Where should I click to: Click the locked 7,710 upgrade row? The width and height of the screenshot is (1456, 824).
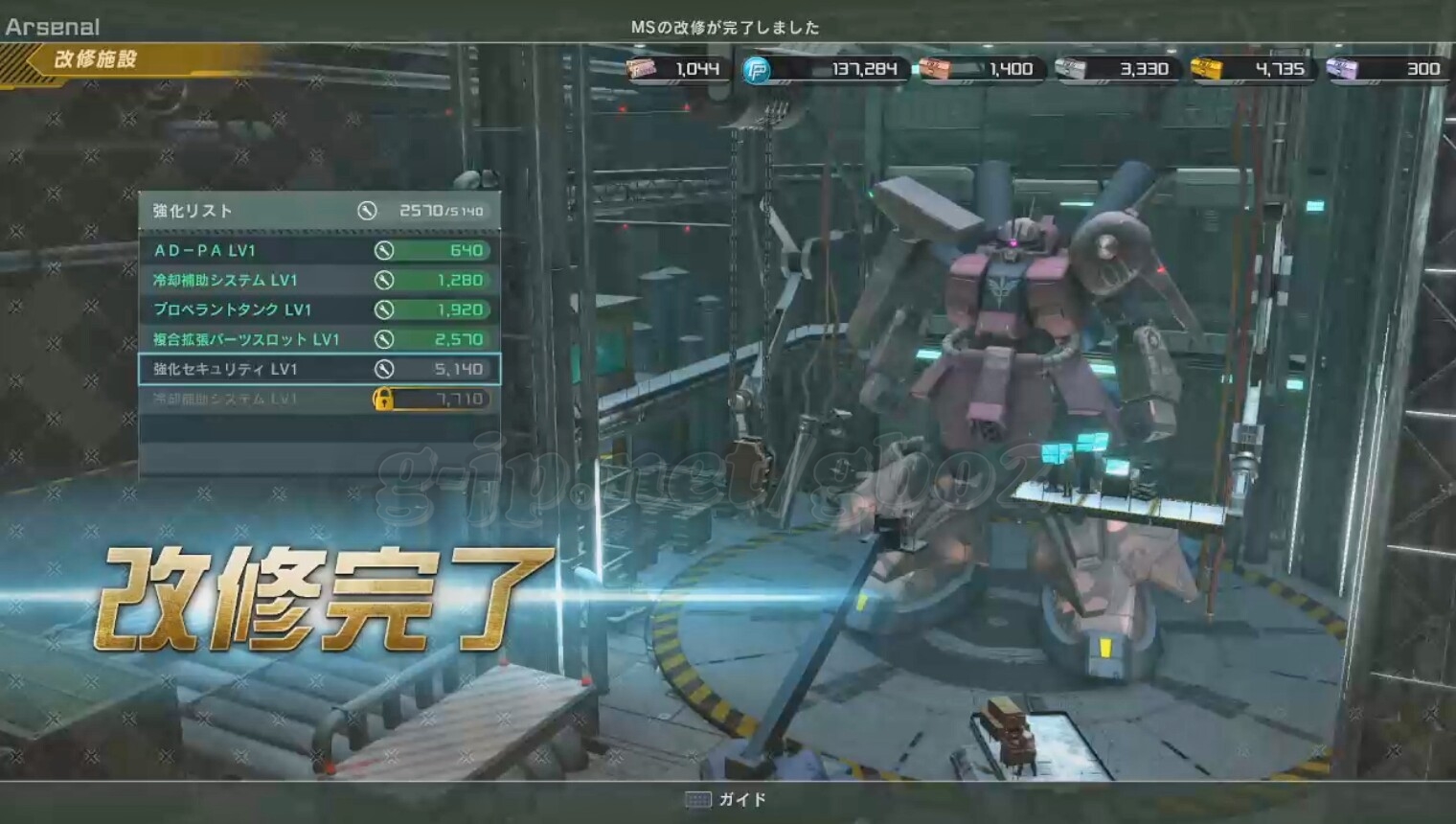[x=319, y=399]
